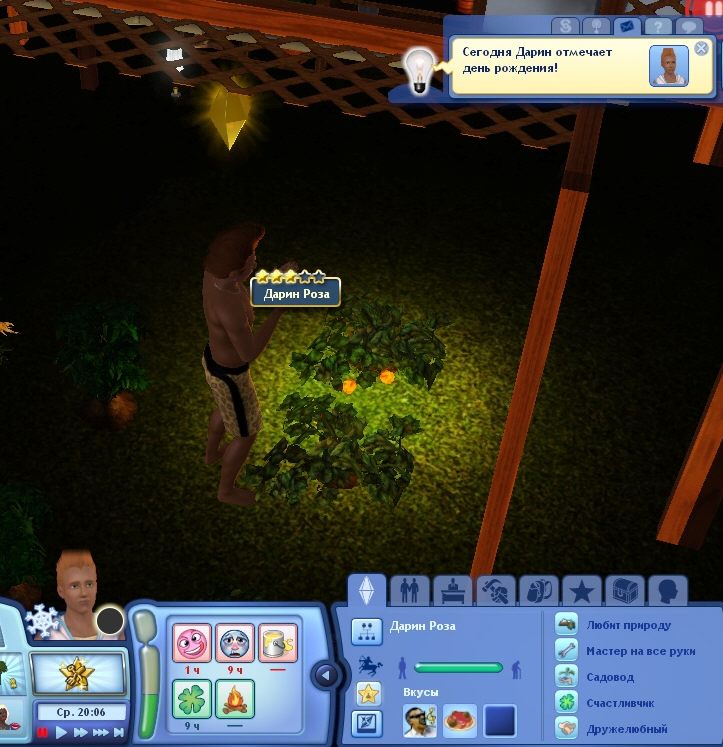Close the birthday notification
Screen dimensions: 723x747
(x=701, y=48)
